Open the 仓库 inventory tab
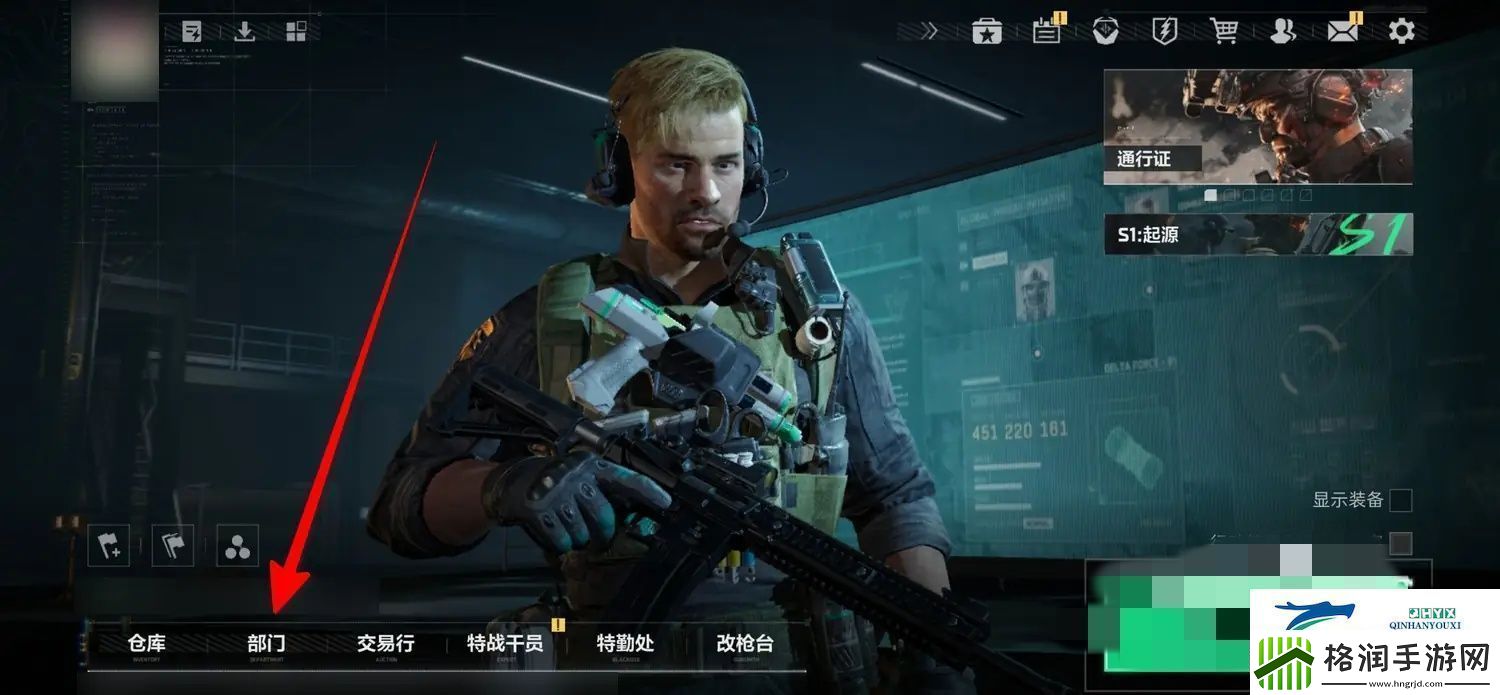 click(x=147, y=644)
